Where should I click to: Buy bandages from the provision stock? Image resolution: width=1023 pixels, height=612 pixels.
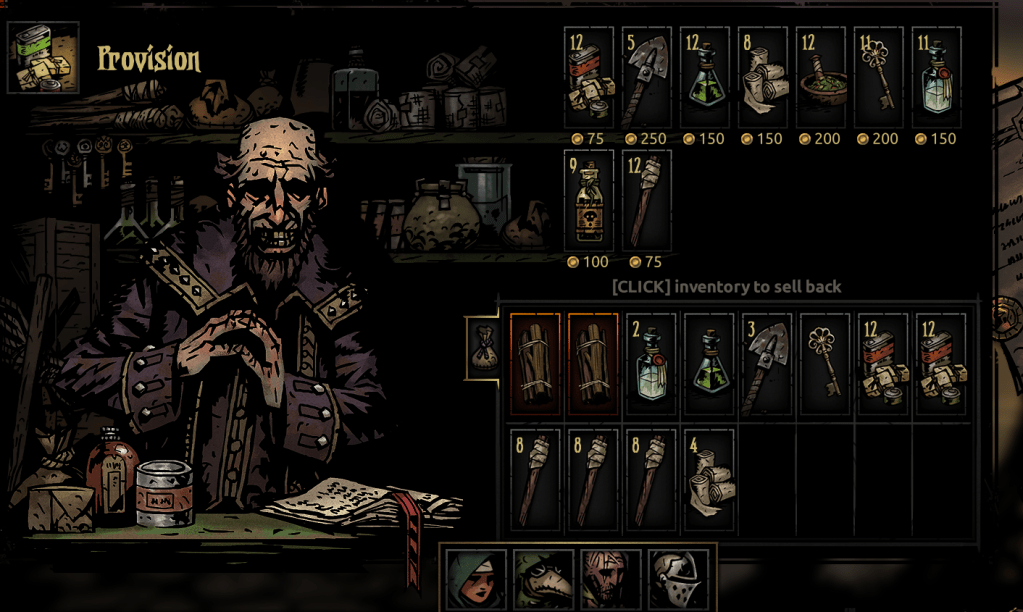(763, 77)
